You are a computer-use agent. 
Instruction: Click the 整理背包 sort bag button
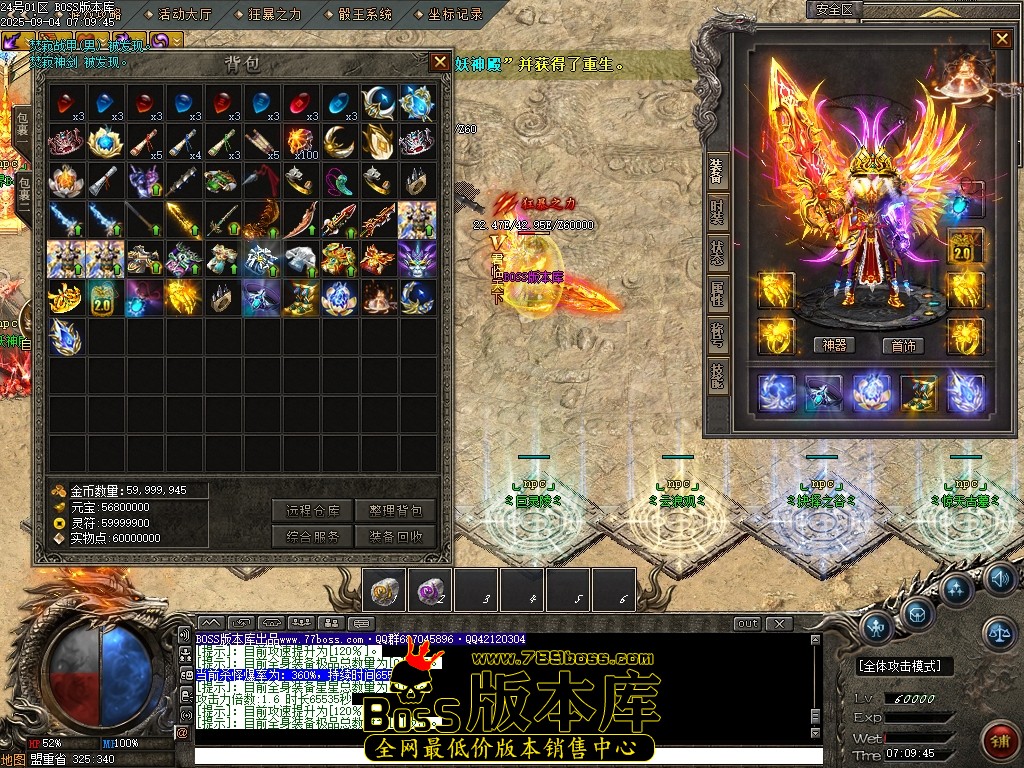pyautogui.click(x=395, y=511)
